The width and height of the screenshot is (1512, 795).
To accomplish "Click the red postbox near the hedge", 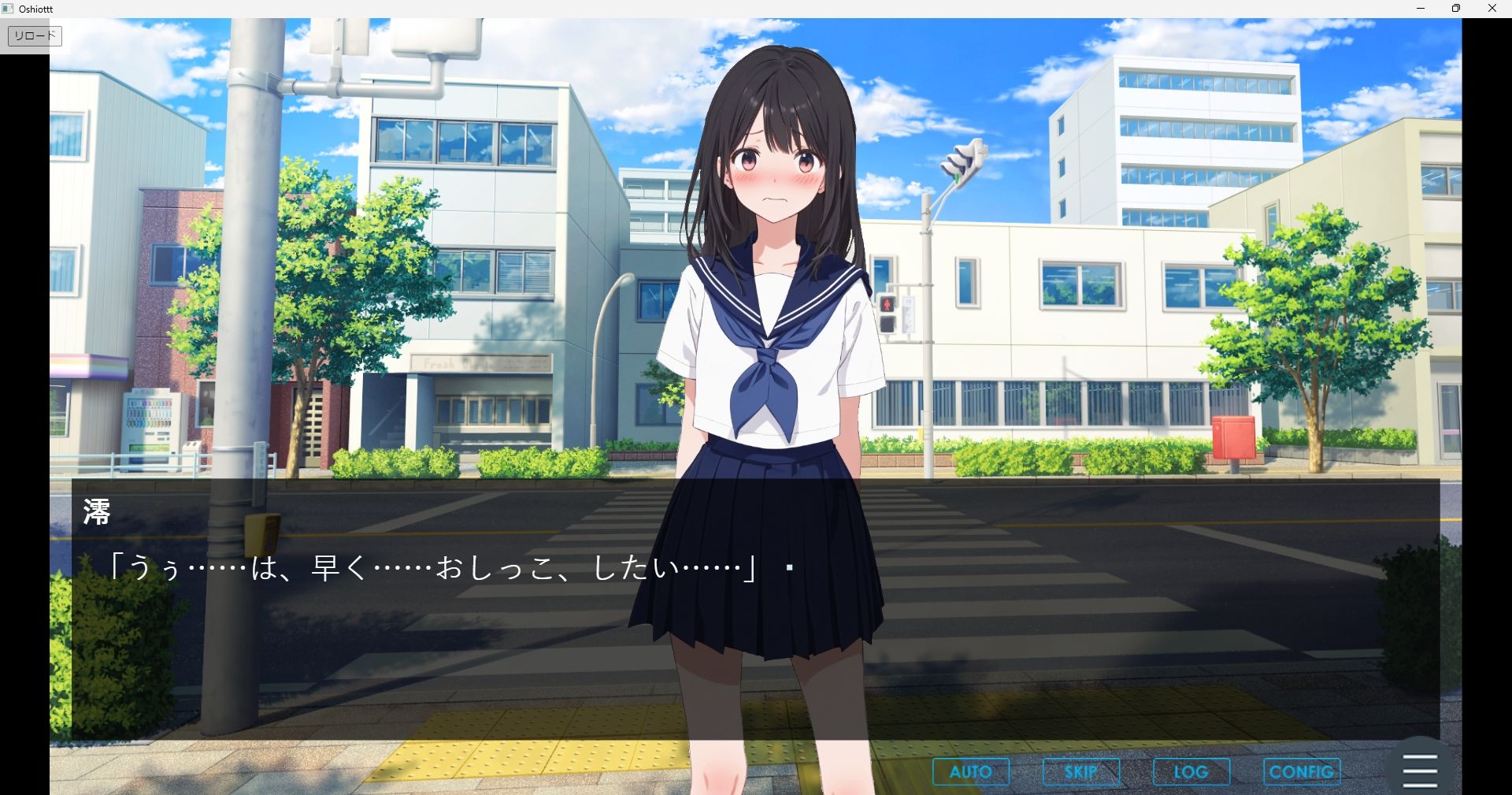I will point(1235,433).
